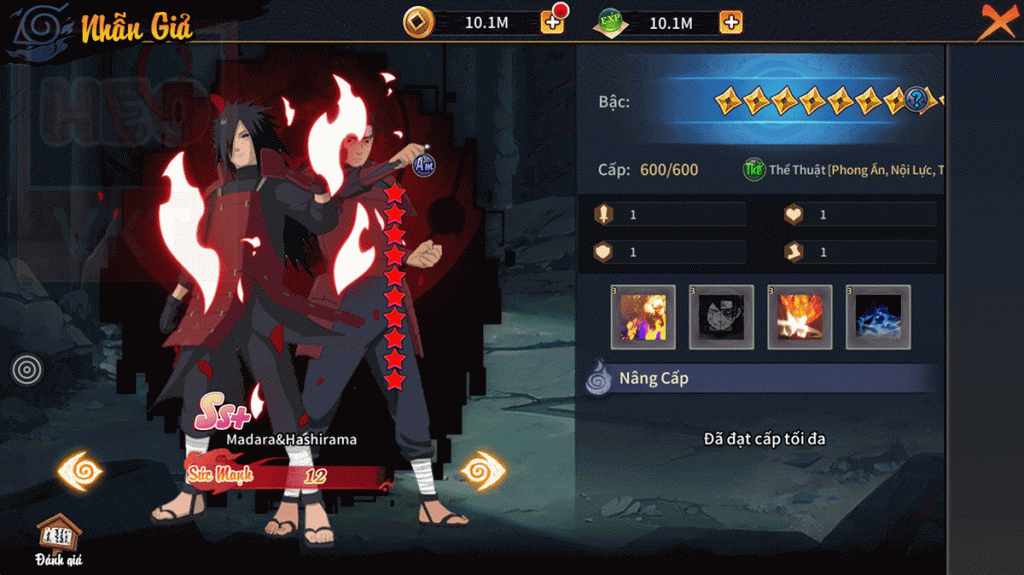Select the blue Susanoo skill icon
Image resolution: width=1024 pixels, height=575 pixels.
click(x=878, y=317)
